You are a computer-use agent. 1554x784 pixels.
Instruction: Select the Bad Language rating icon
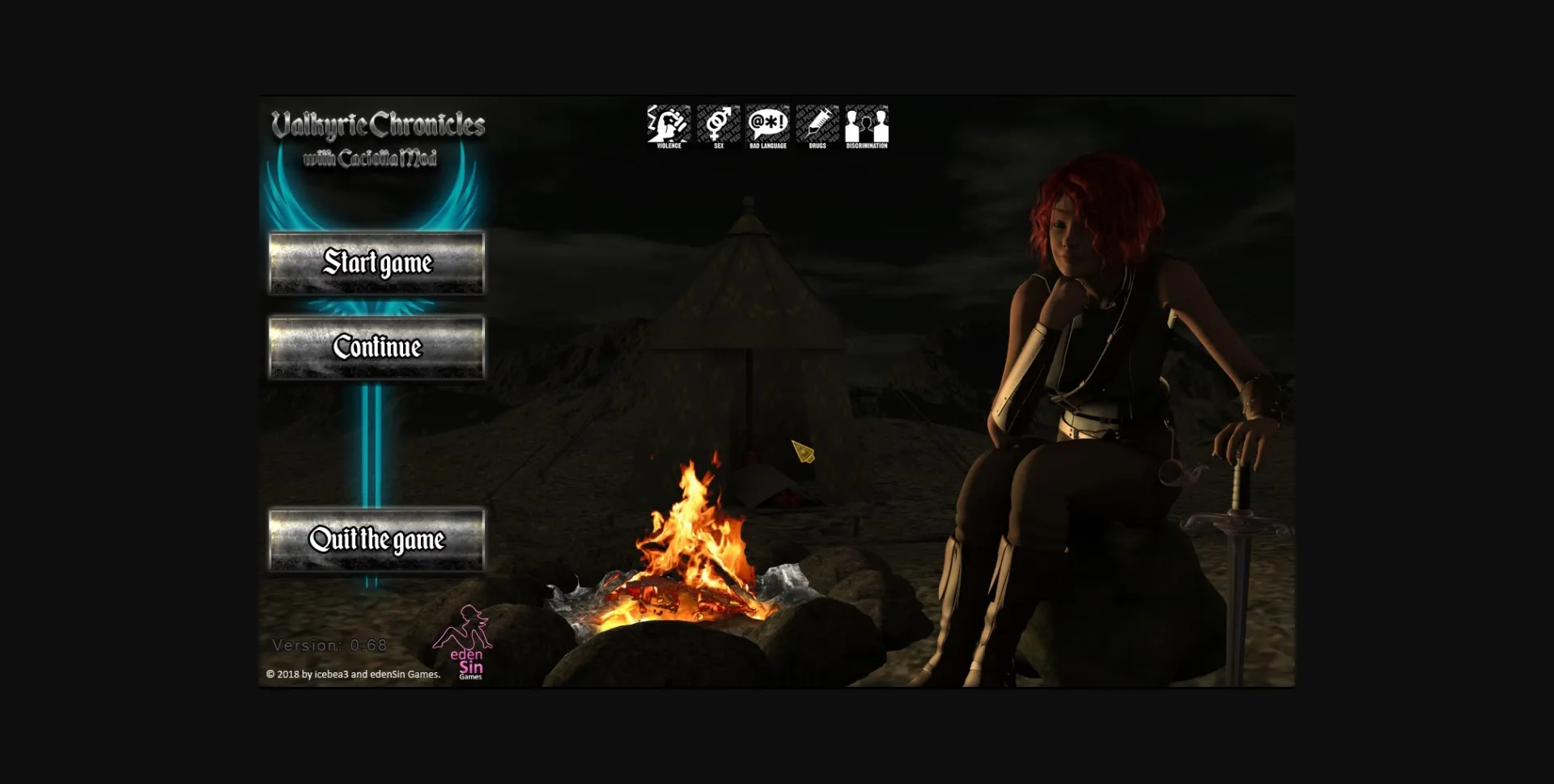click(x=767, y=124)
